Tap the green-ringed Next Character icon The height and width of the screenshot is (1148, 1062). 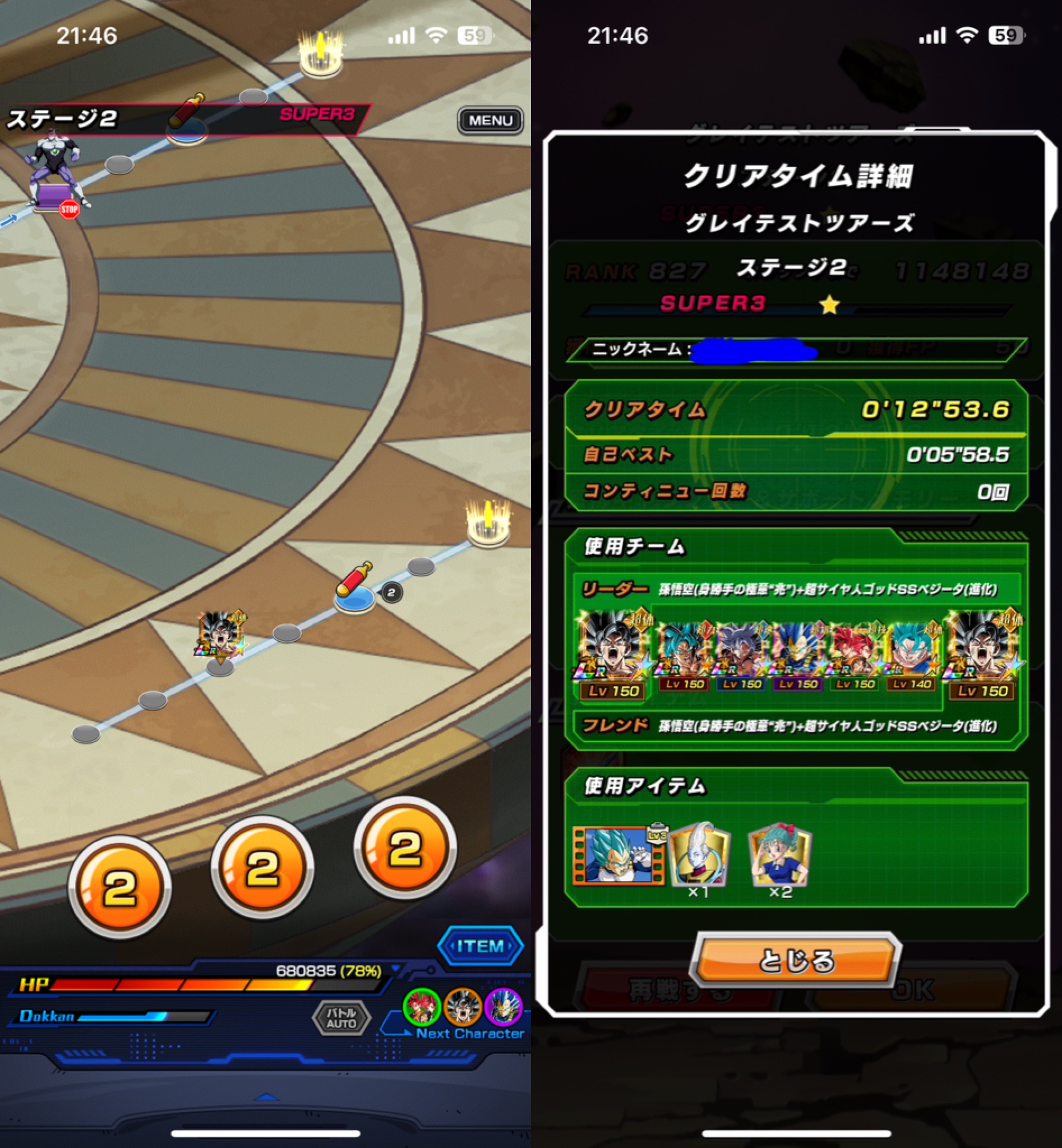422,1007
